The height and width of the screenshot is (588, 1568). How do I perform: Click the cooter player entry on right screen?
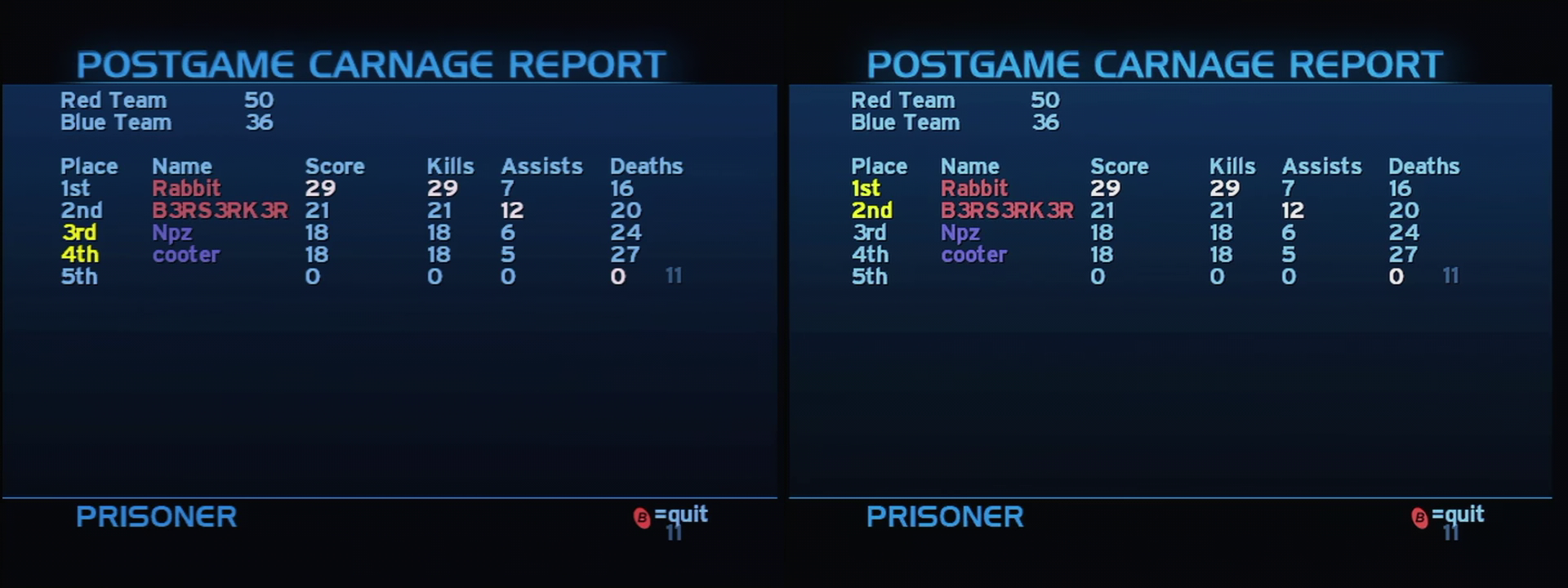973,254
